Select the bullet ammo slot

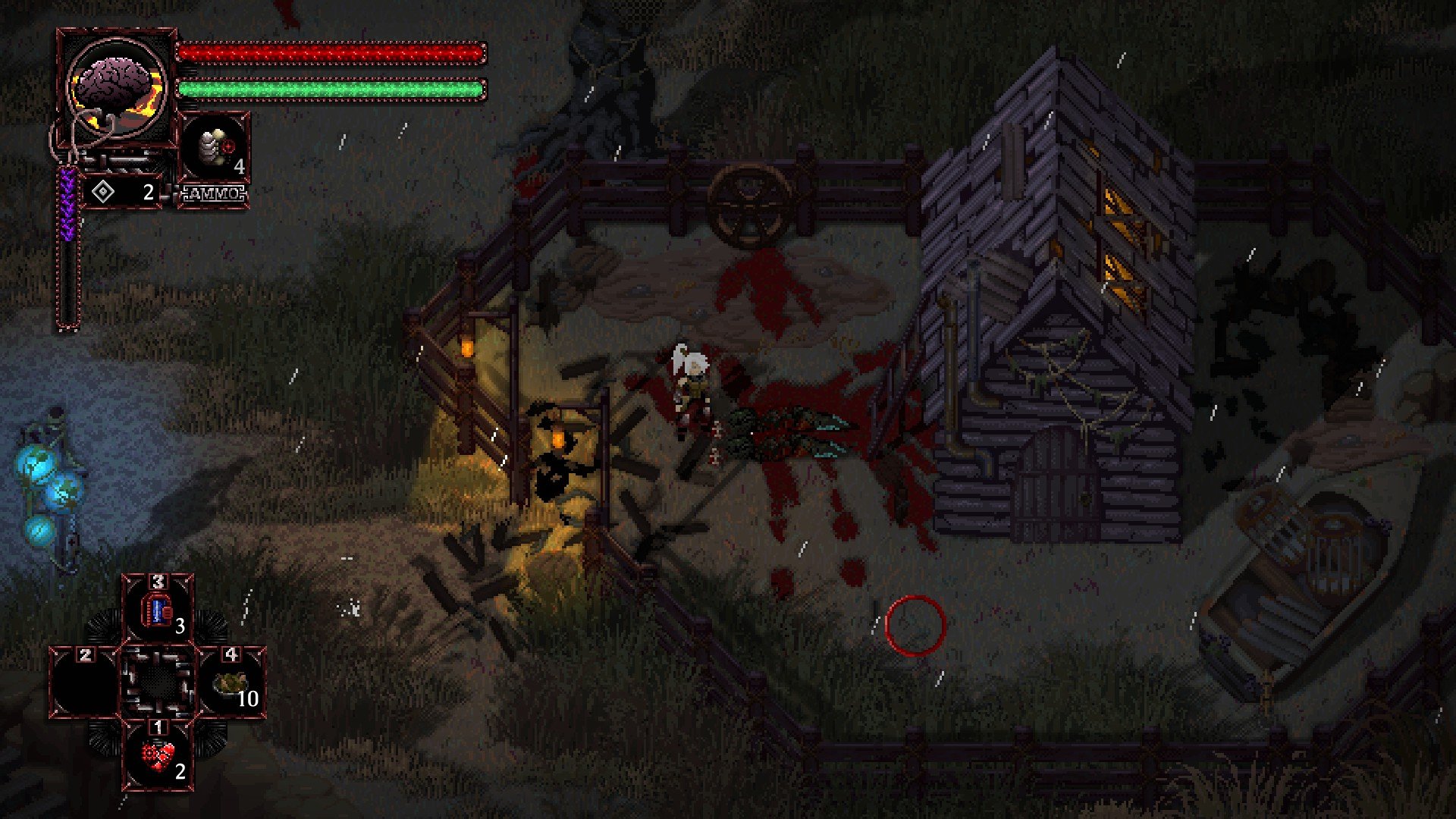[x=214, y=149]
